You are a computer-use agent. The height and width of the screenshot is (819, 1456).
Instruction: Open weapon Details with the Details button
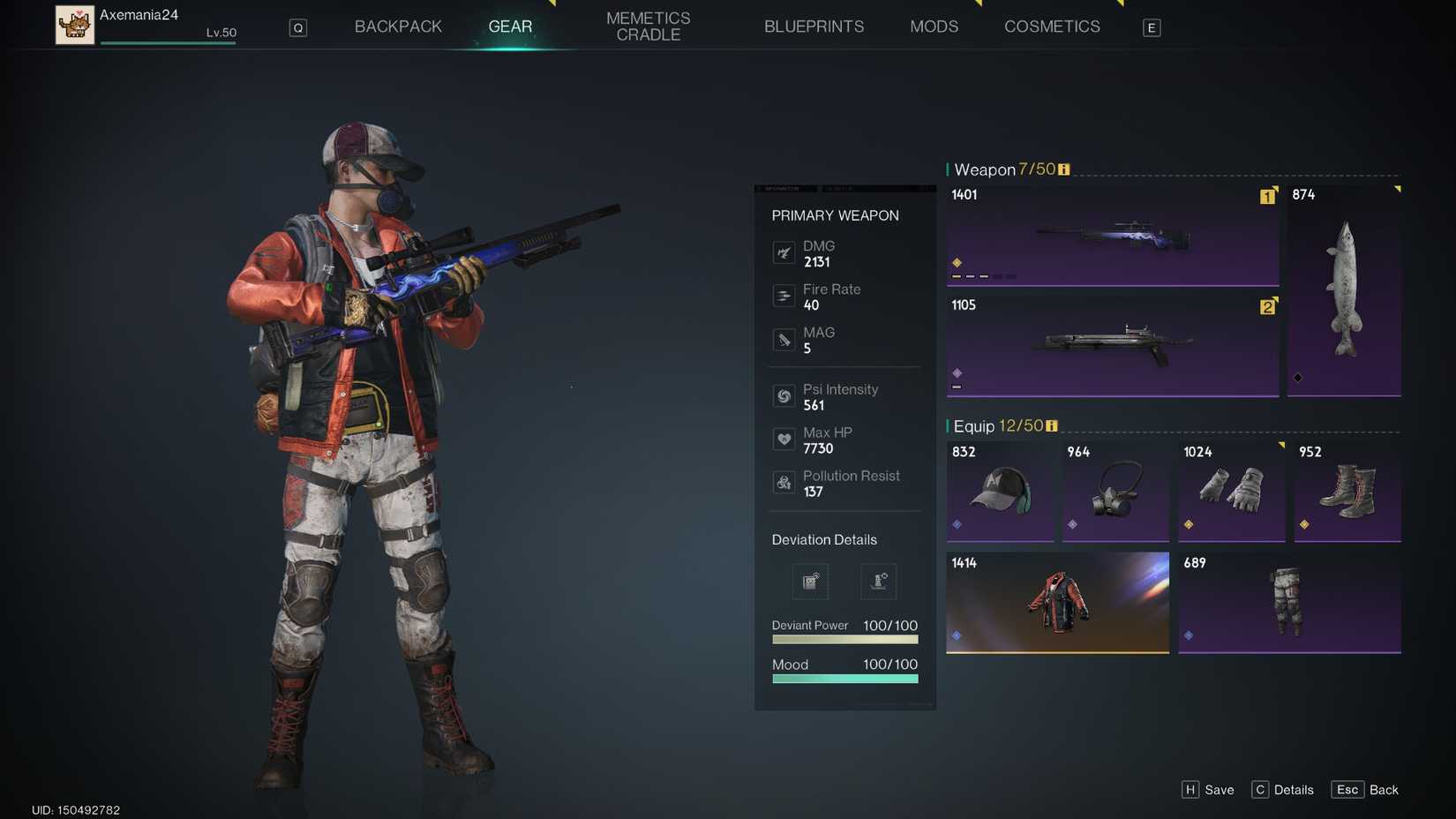(x=1282, y=790)
